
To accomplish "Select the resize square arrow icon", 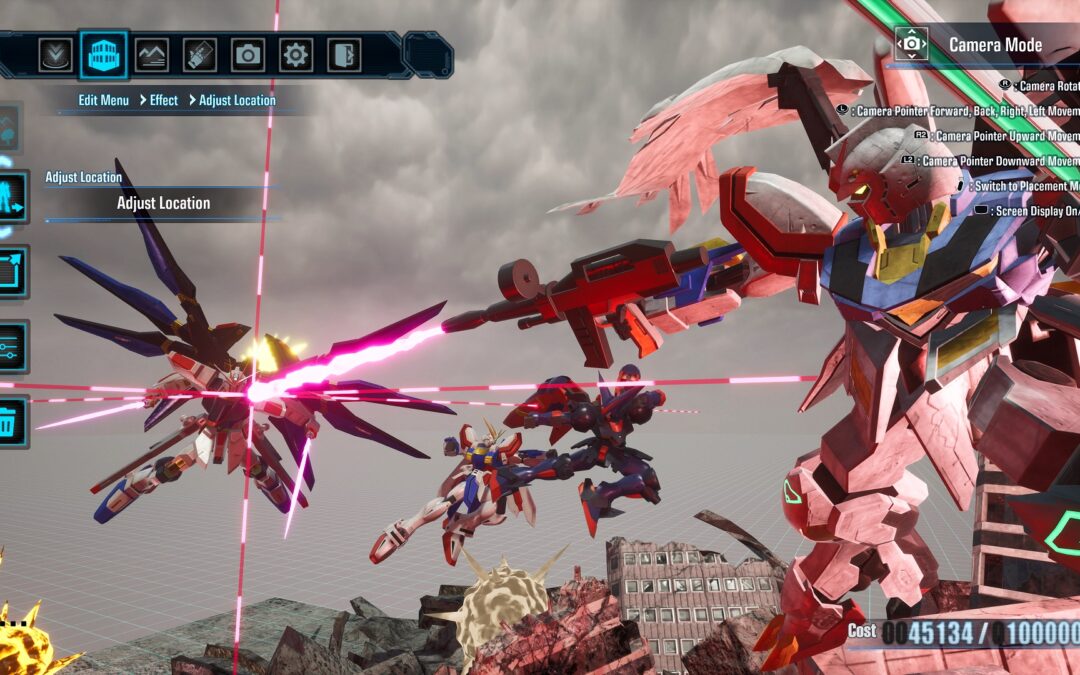I will pyautogui.click(x=10, y=272).
